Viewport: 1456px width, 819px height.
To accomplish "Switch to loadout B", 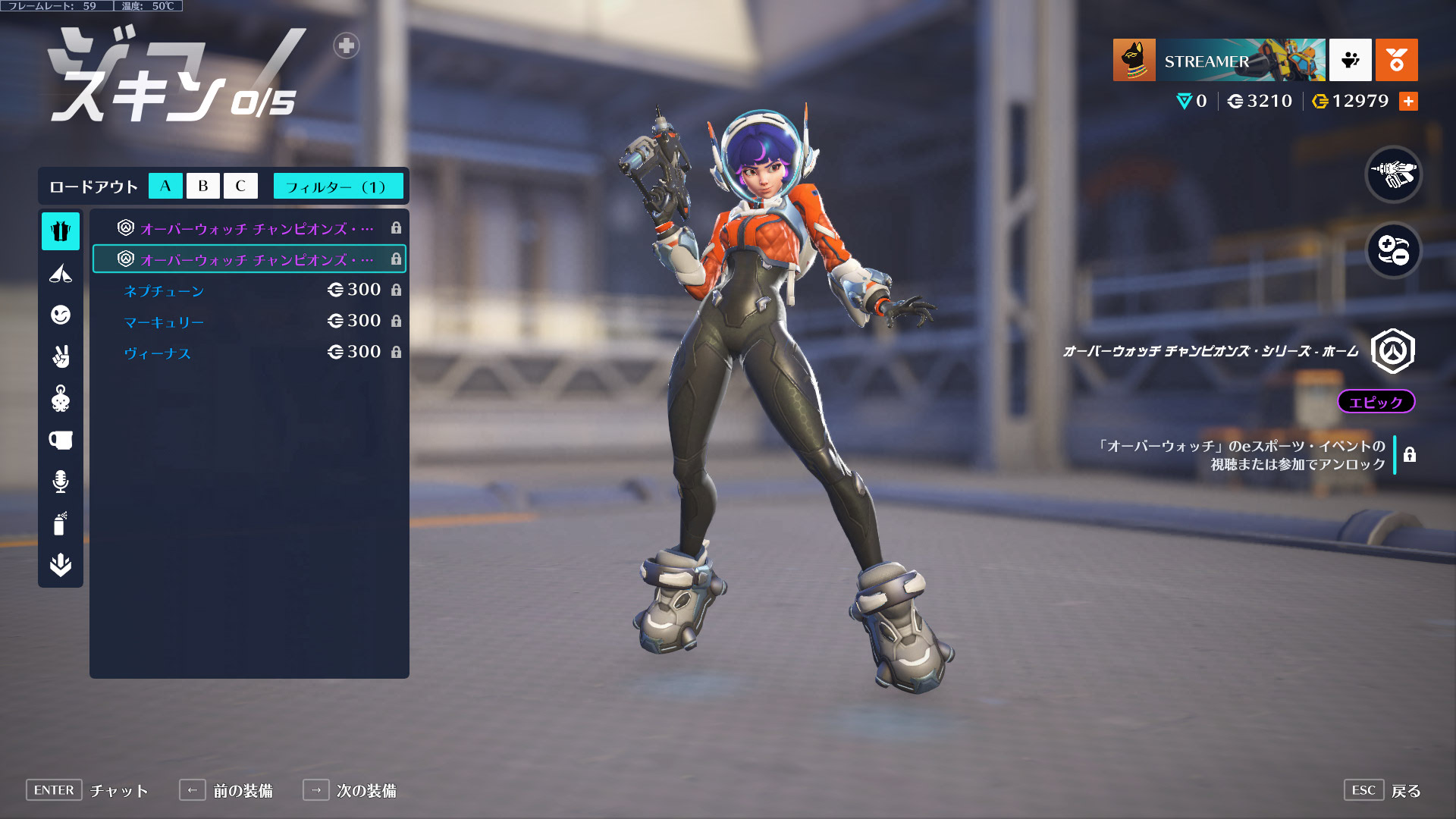I will pos(202,186).
